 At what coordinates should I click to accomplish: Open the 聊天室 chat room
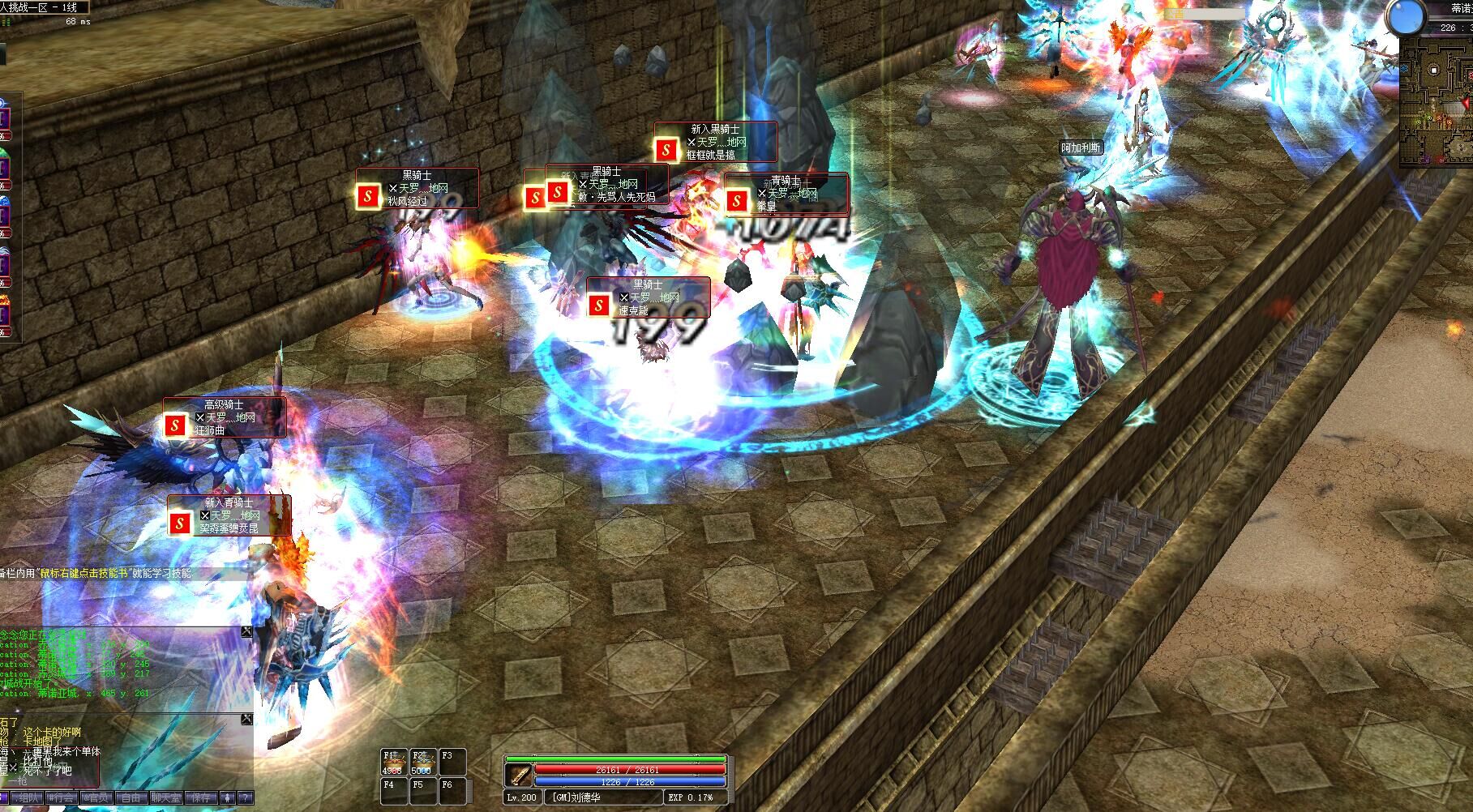pyautogui.click(x=166, y=798)
